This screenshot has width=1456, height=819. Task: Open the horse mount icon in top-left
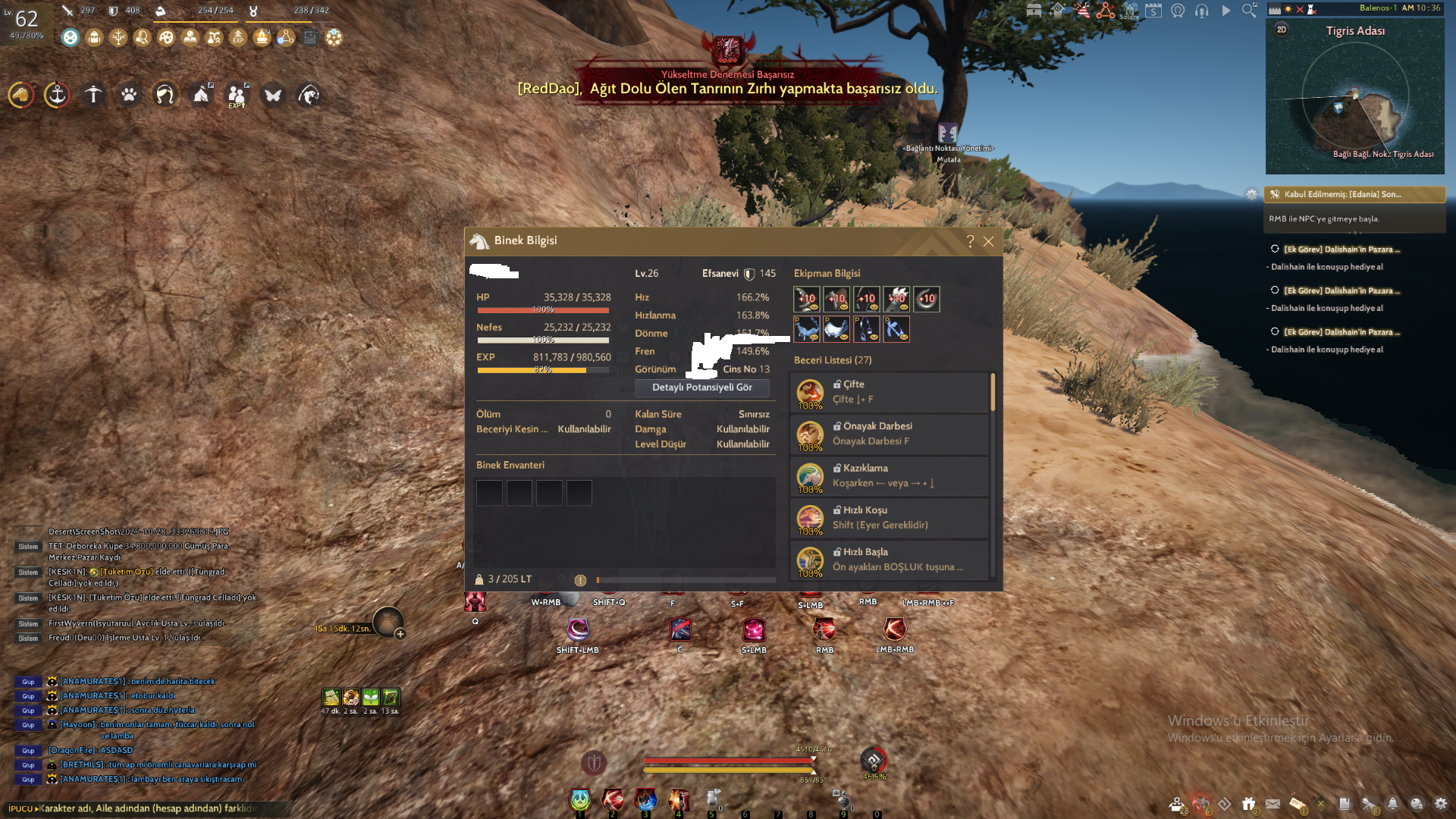(21, 96)
